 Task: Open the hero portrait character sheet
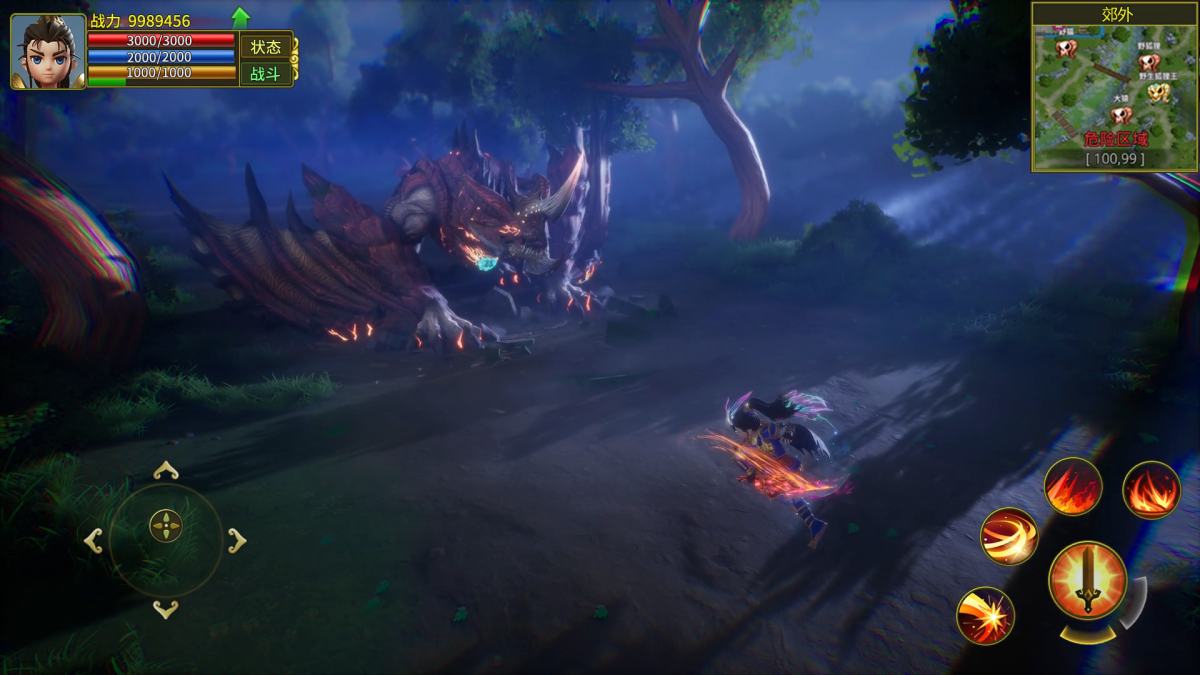(48, 52)
